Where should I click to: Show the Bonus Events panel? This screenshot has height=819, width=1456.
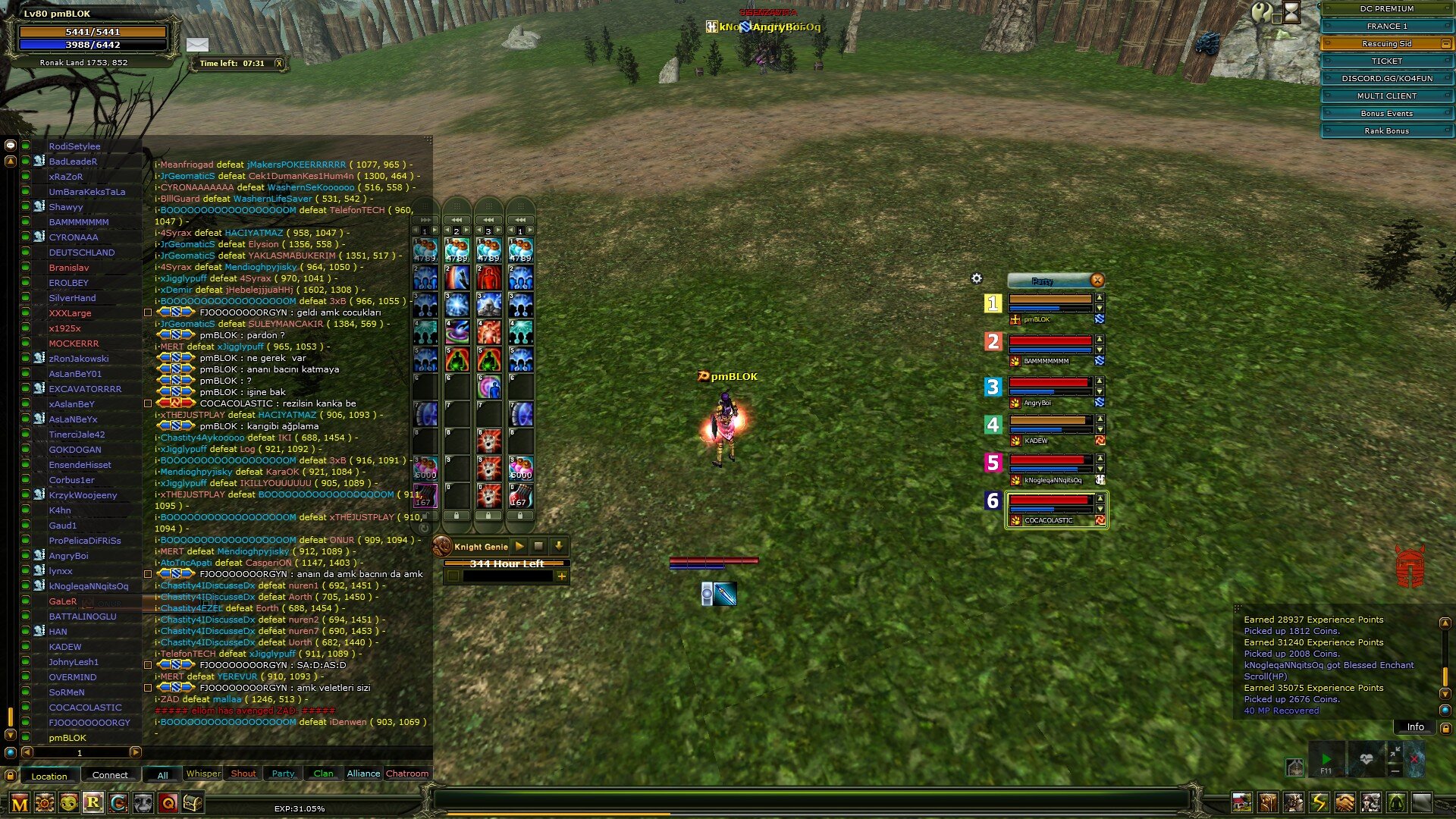tap(1386, 114)
